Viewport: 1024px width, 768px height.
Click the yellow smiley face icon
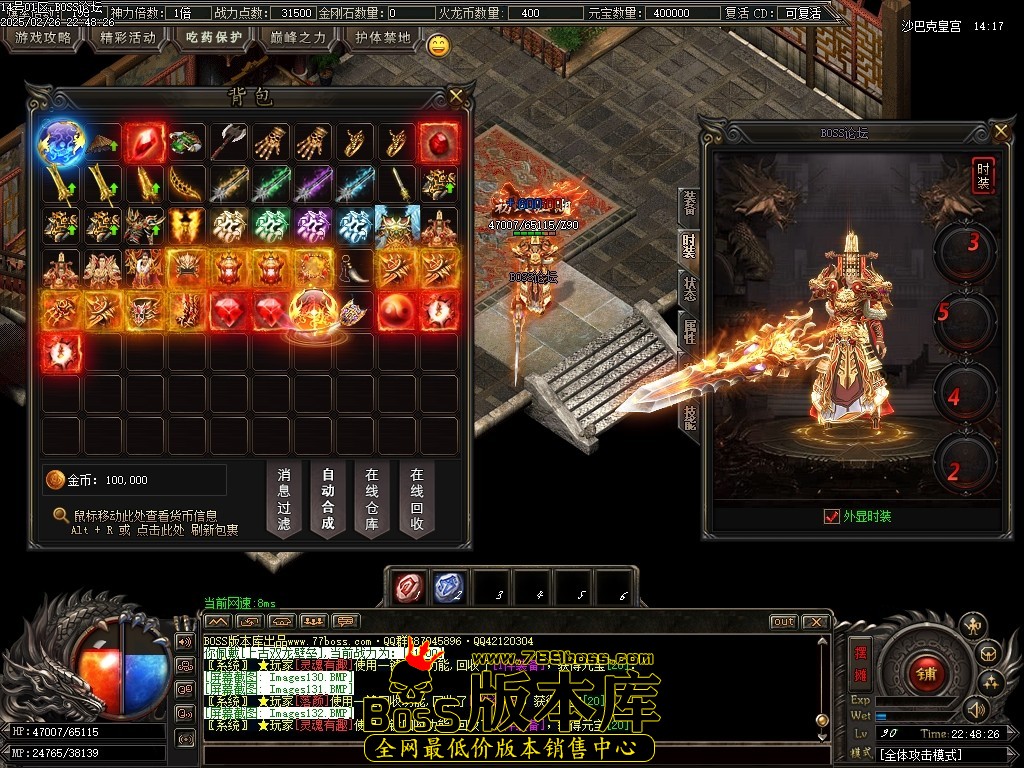pyautogui.click(x=438, y=45)
